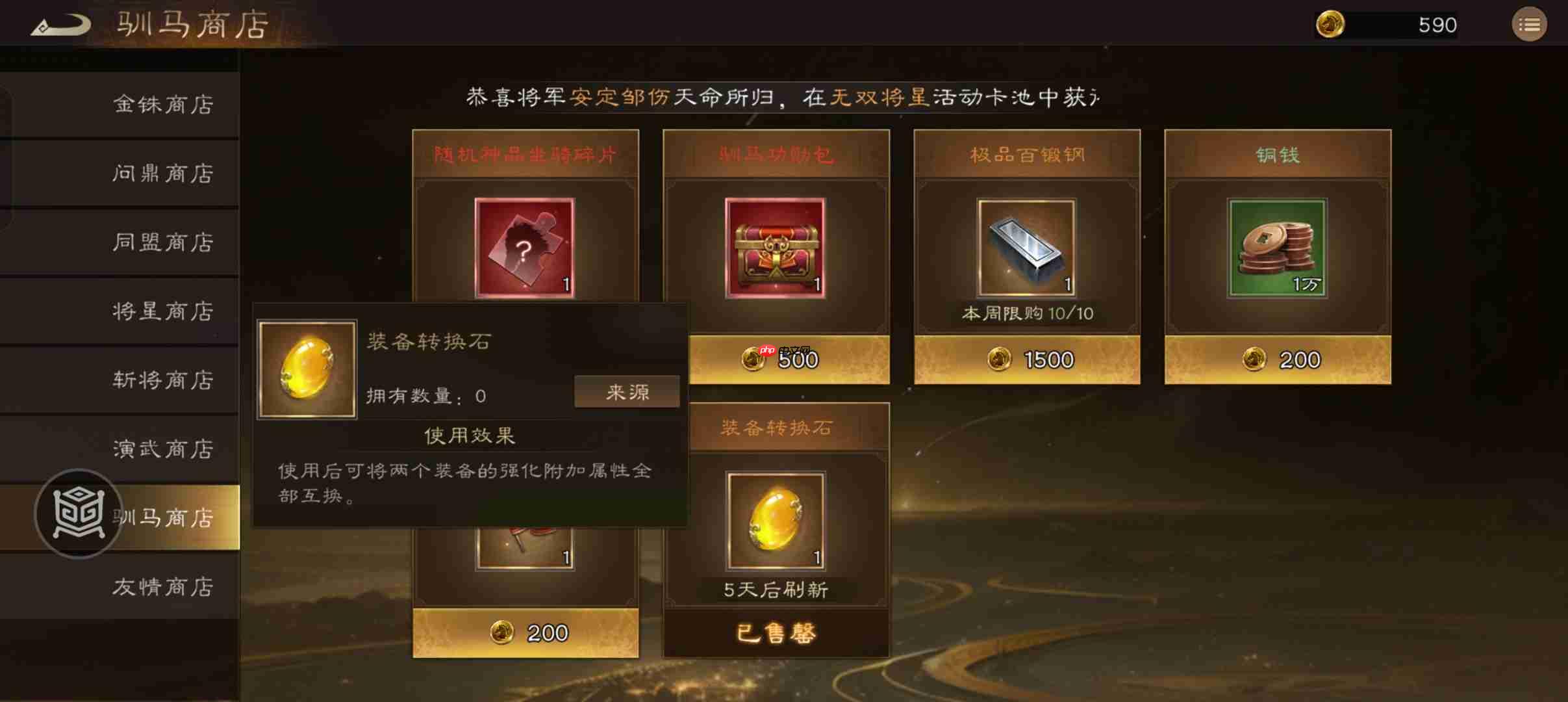Select the 驯马商店 shop emblem icon in sidebar
The height and width of the screenshot is (702, 1568).
tap(78, 514)
